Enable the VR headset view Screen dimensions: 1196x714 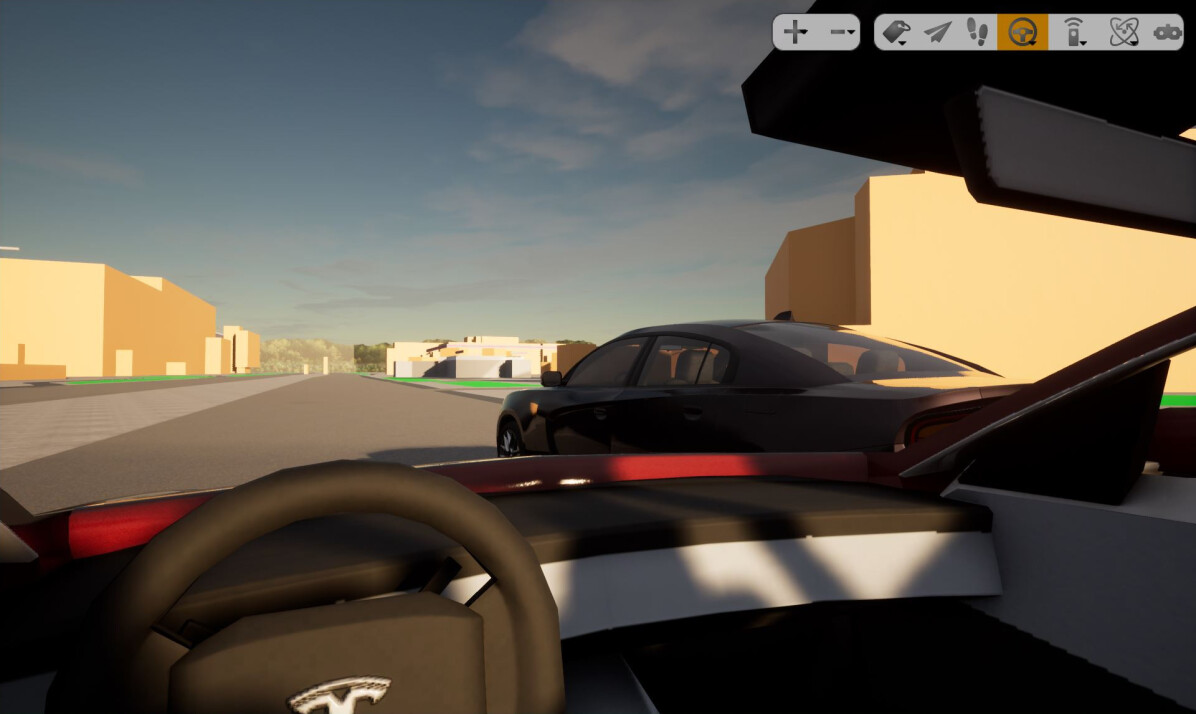coord(1167,32)
